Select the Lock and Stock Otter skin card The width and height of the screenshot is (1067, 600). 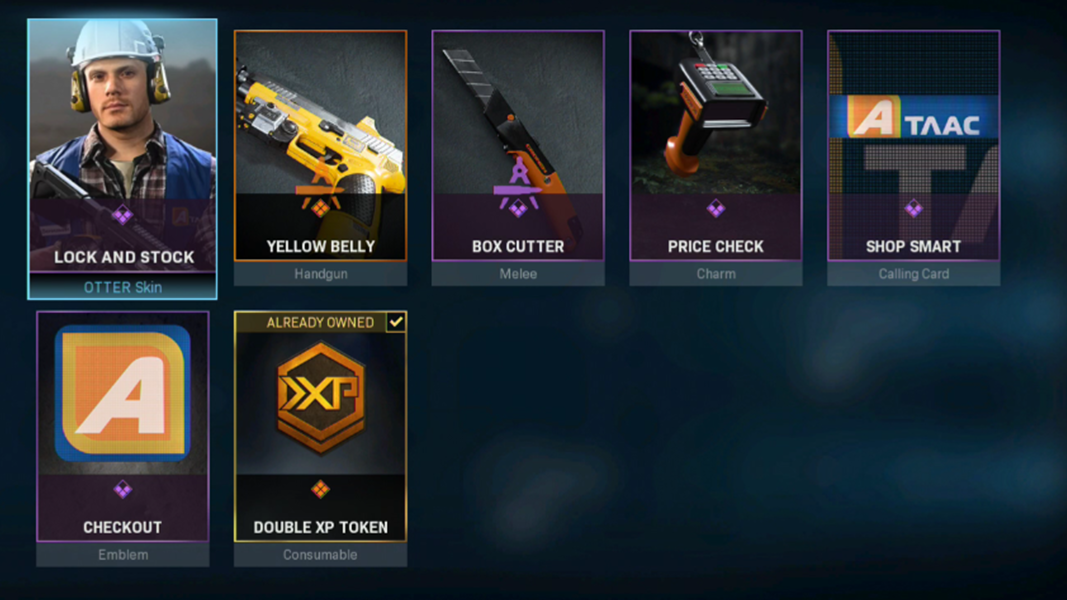pyautogui.click(x=122, y=158)
